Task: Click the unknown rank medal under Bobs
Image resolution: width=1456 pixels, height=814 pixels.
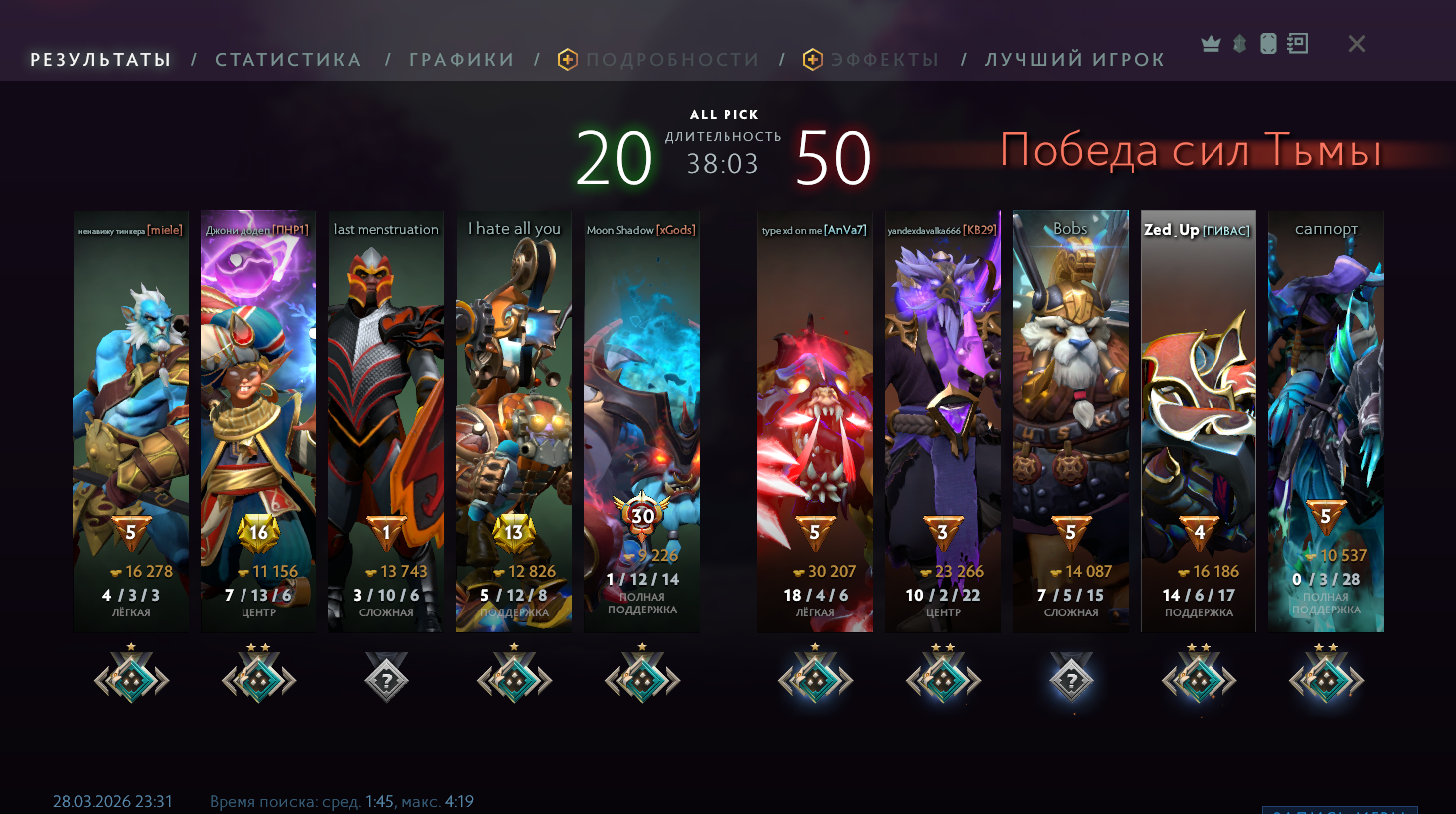Action: [x=1071, y=680]
